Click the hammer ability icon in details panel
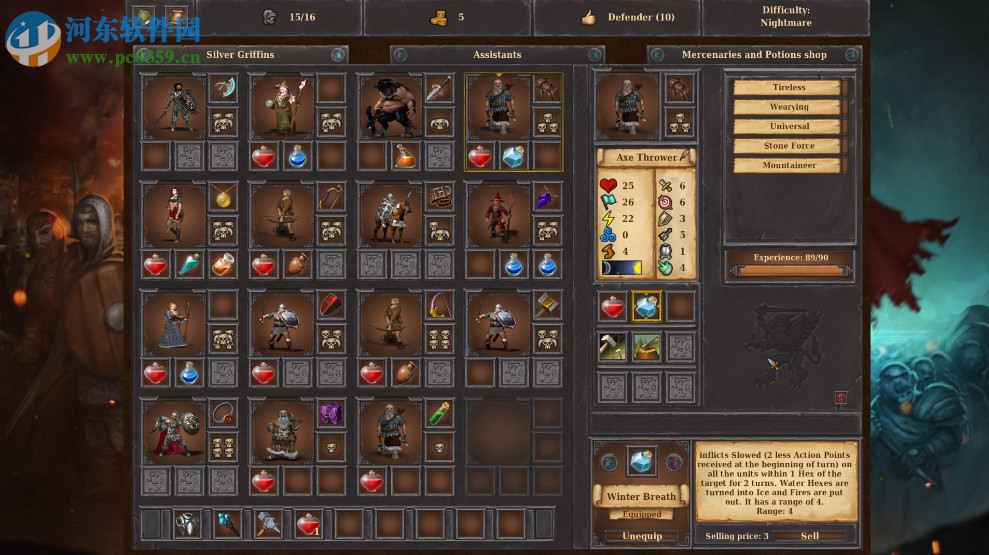The height and width of the screenshot is (555, 989). 613,346
